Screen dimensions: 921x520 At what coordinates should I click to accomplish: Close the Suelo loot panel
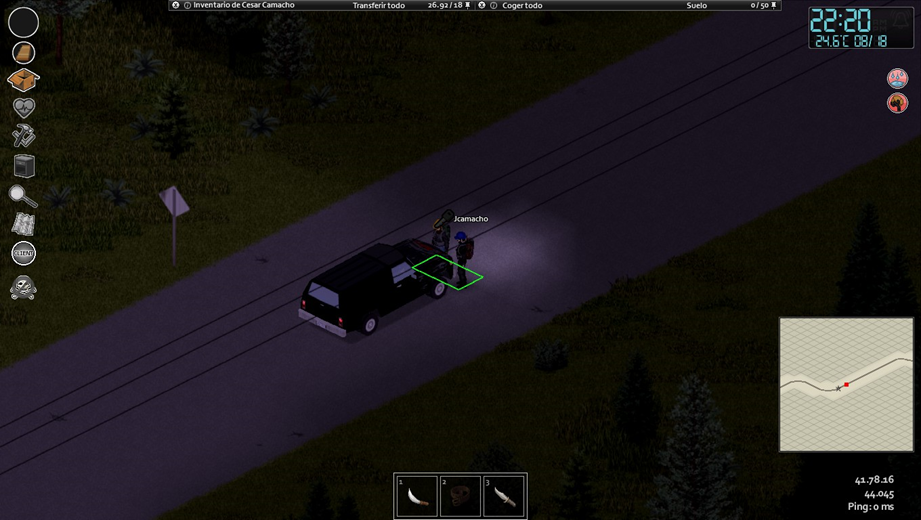482,6
